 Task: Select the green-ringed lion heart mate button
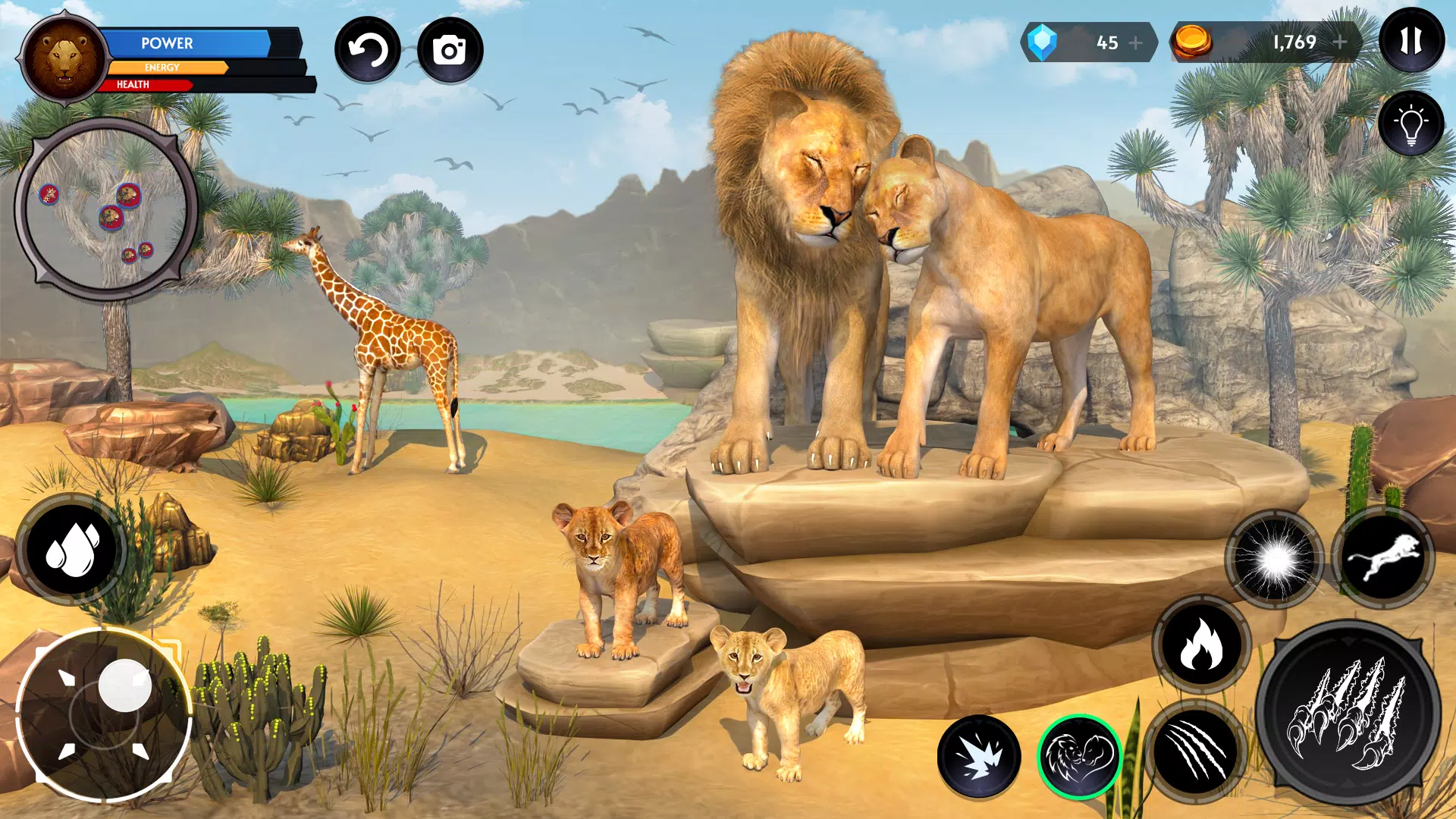pyautogui.click(x=1080, y=756)
